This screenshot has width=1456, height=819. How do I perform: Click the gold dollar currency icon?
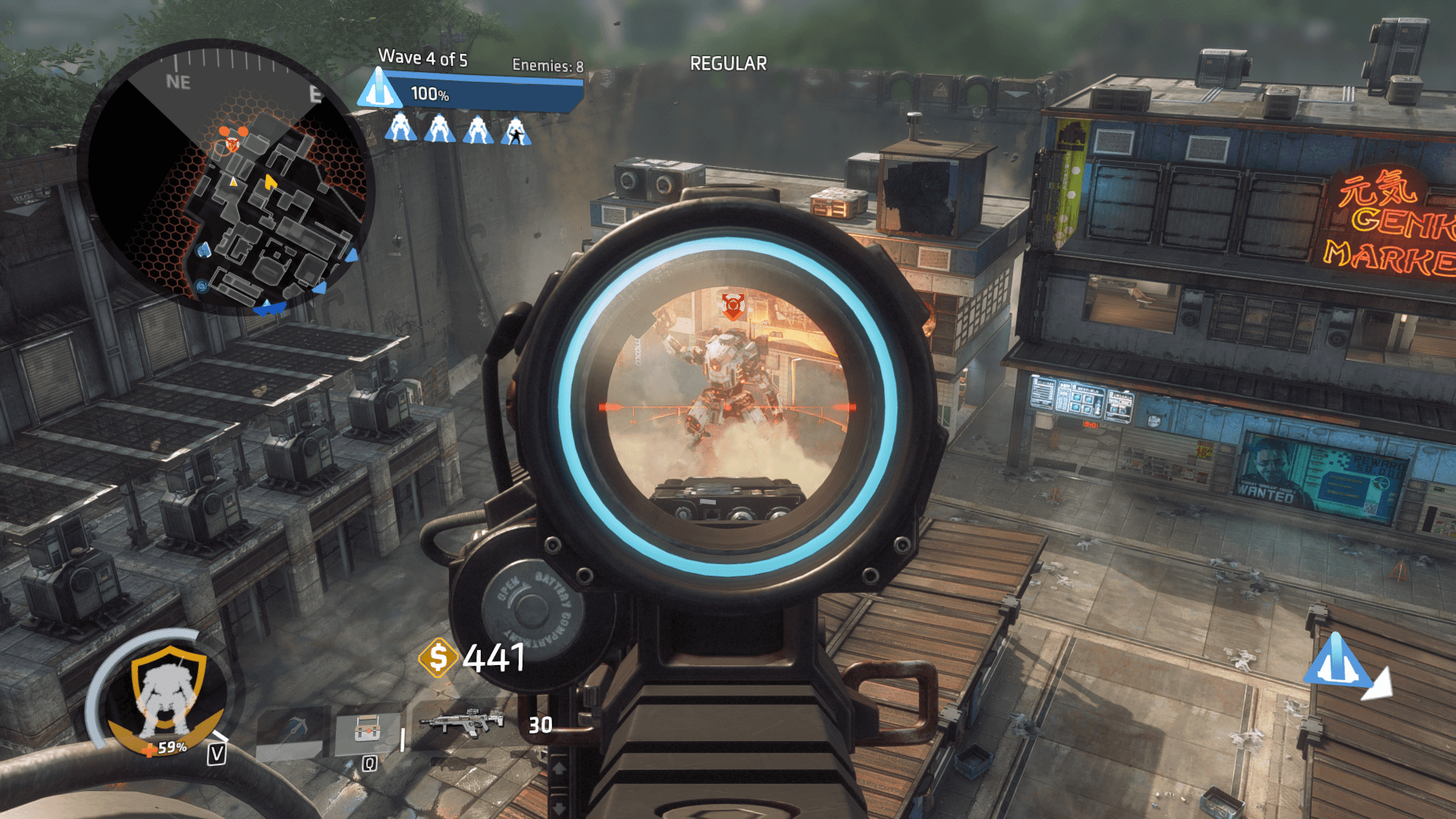[438, 657]
